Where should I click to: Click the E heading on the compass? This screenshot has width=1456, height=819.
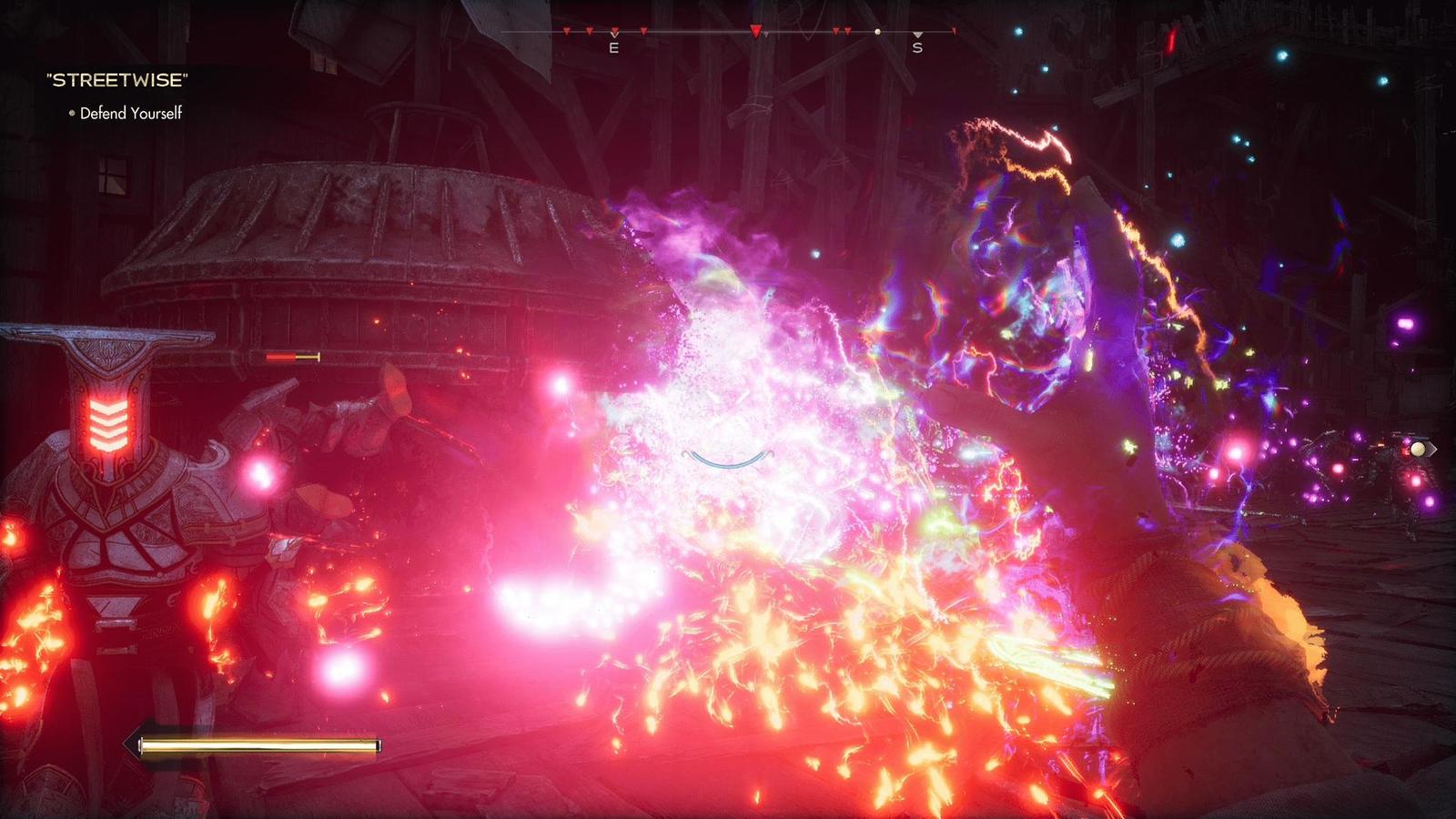tap(613, 47)
